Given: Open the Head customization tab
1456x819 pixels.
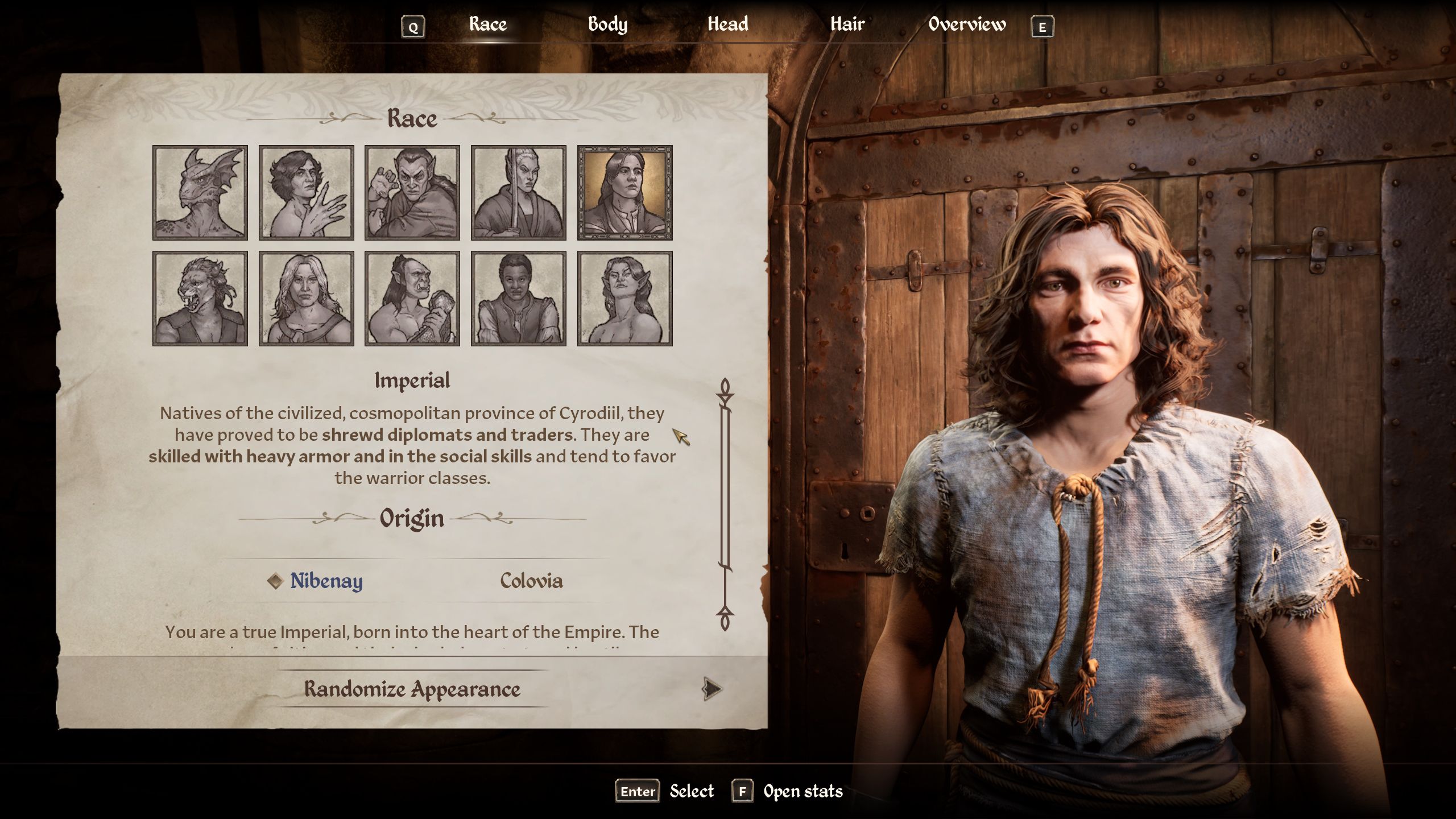Looking at the screenshot, I should [x=728, y=24].
